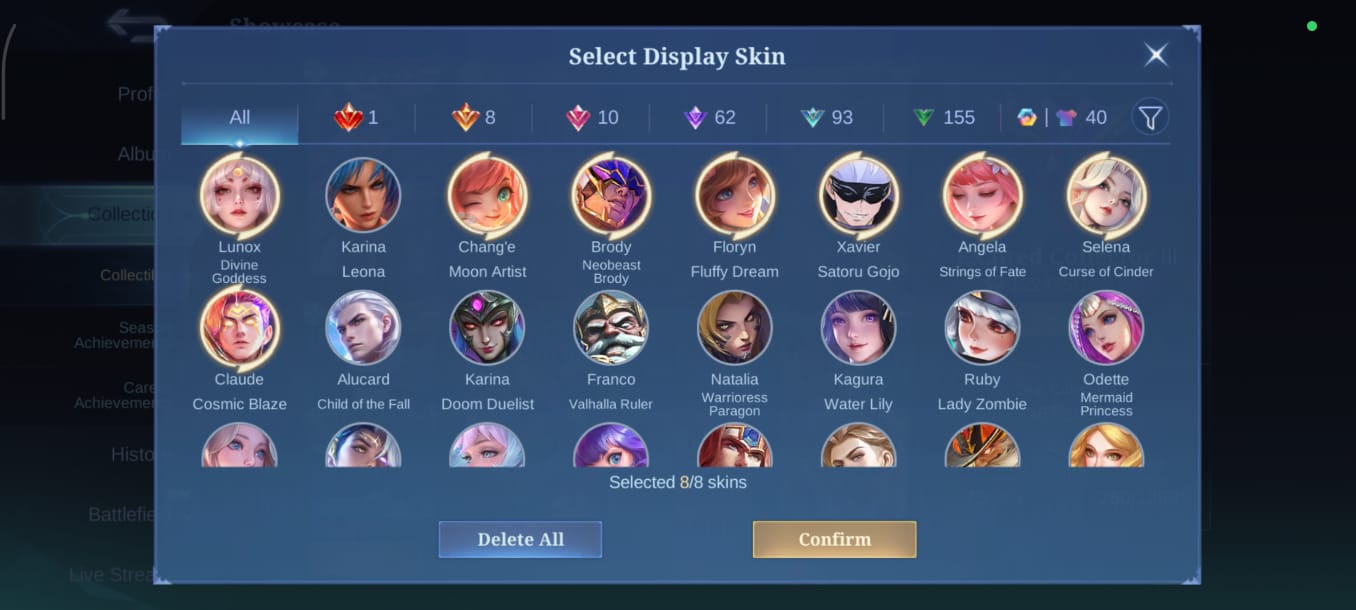Close the Select Display Skin dialog
Screen dimensions: 1356x610
1156,55
